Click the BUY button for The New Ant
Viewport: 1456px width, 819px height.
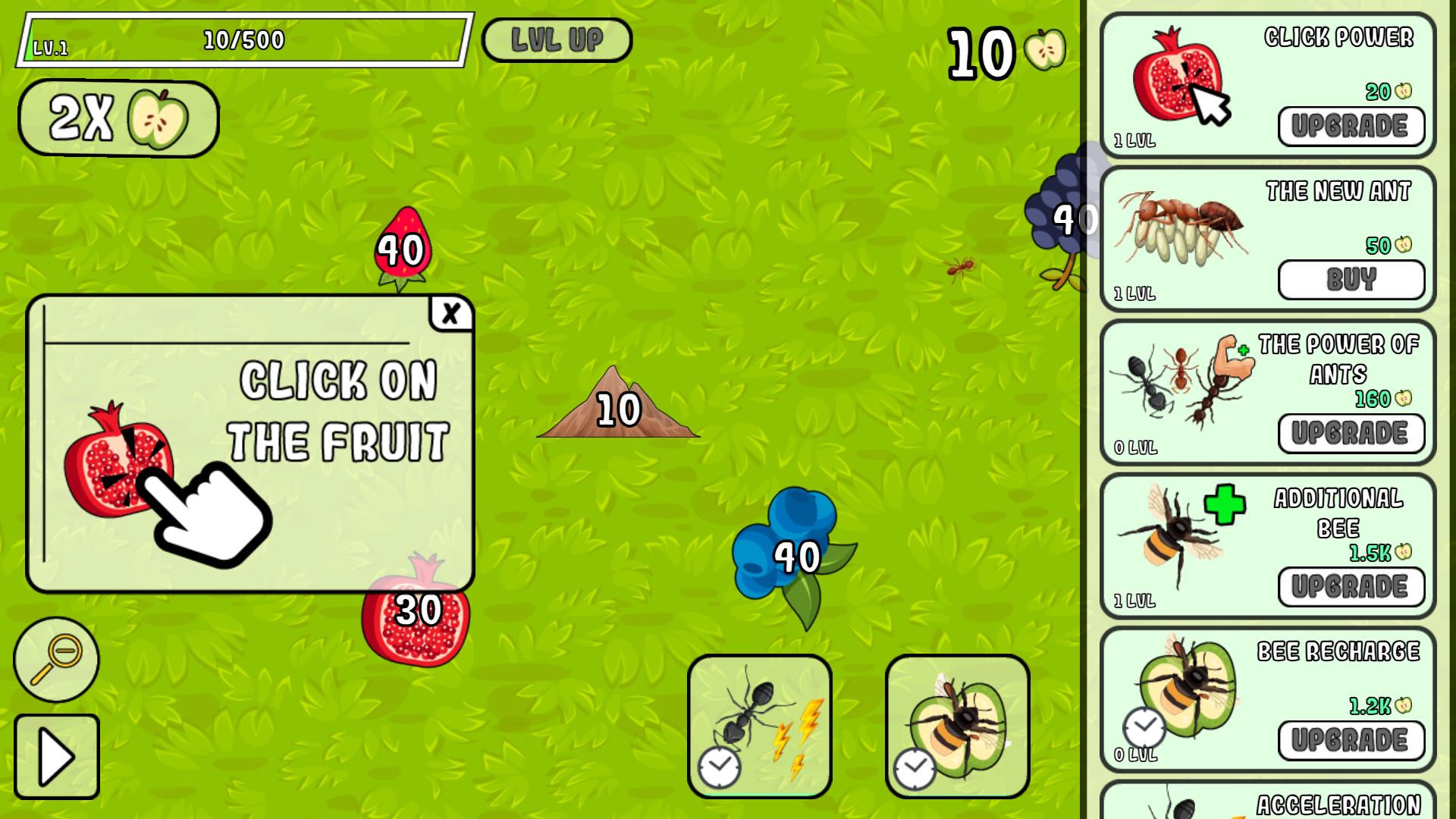point(1352,280)
